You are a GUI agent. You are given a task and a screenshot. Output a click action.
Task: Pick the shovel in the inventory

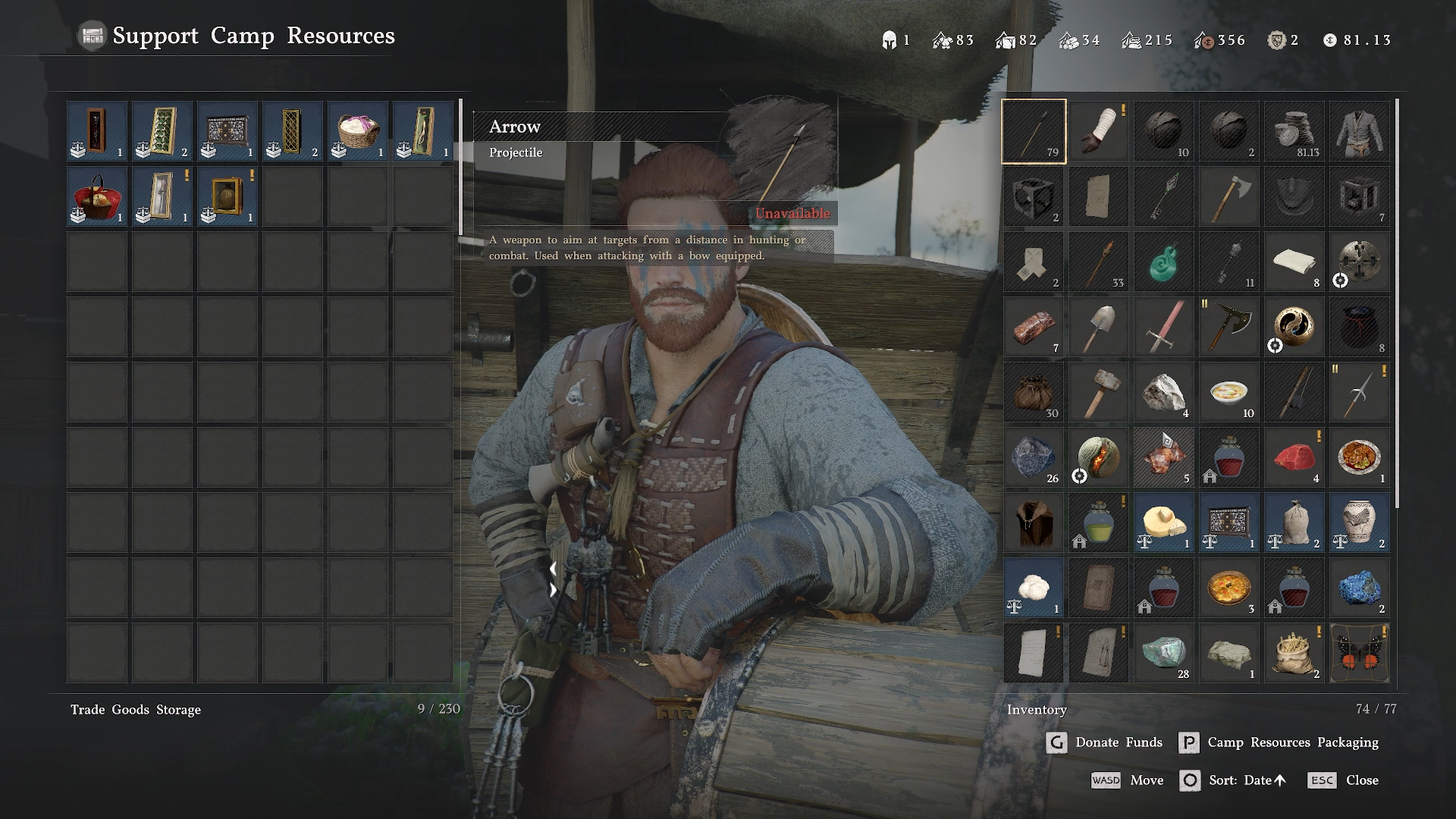click(x=1099, y=327)
